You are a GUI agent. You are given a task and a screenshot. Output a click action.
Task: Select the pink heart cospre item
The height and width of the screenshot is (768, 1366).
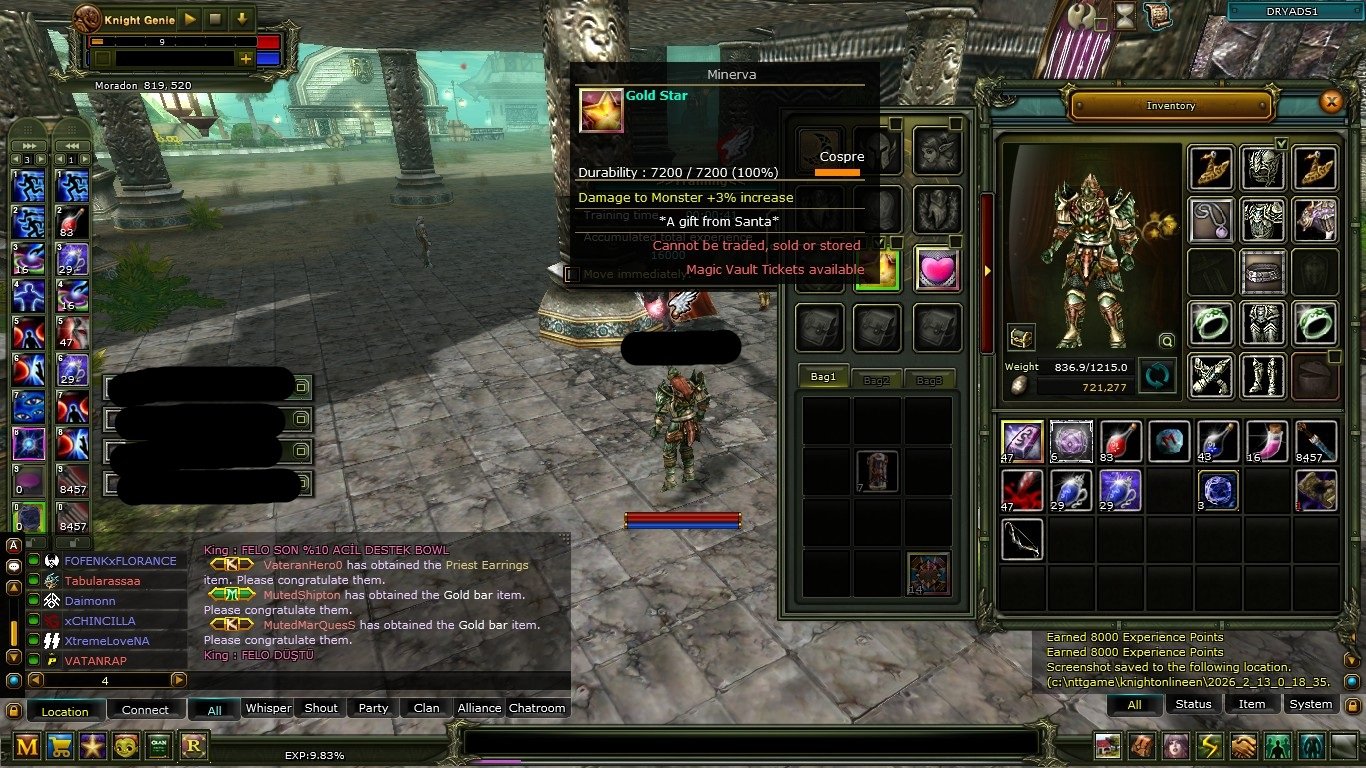coord(937,269)
